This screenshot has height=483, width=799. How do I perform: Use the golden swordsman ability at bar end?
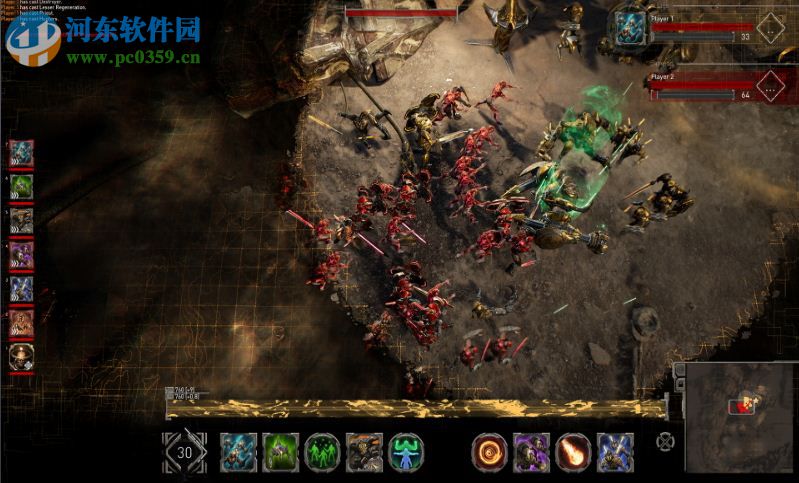615,452
